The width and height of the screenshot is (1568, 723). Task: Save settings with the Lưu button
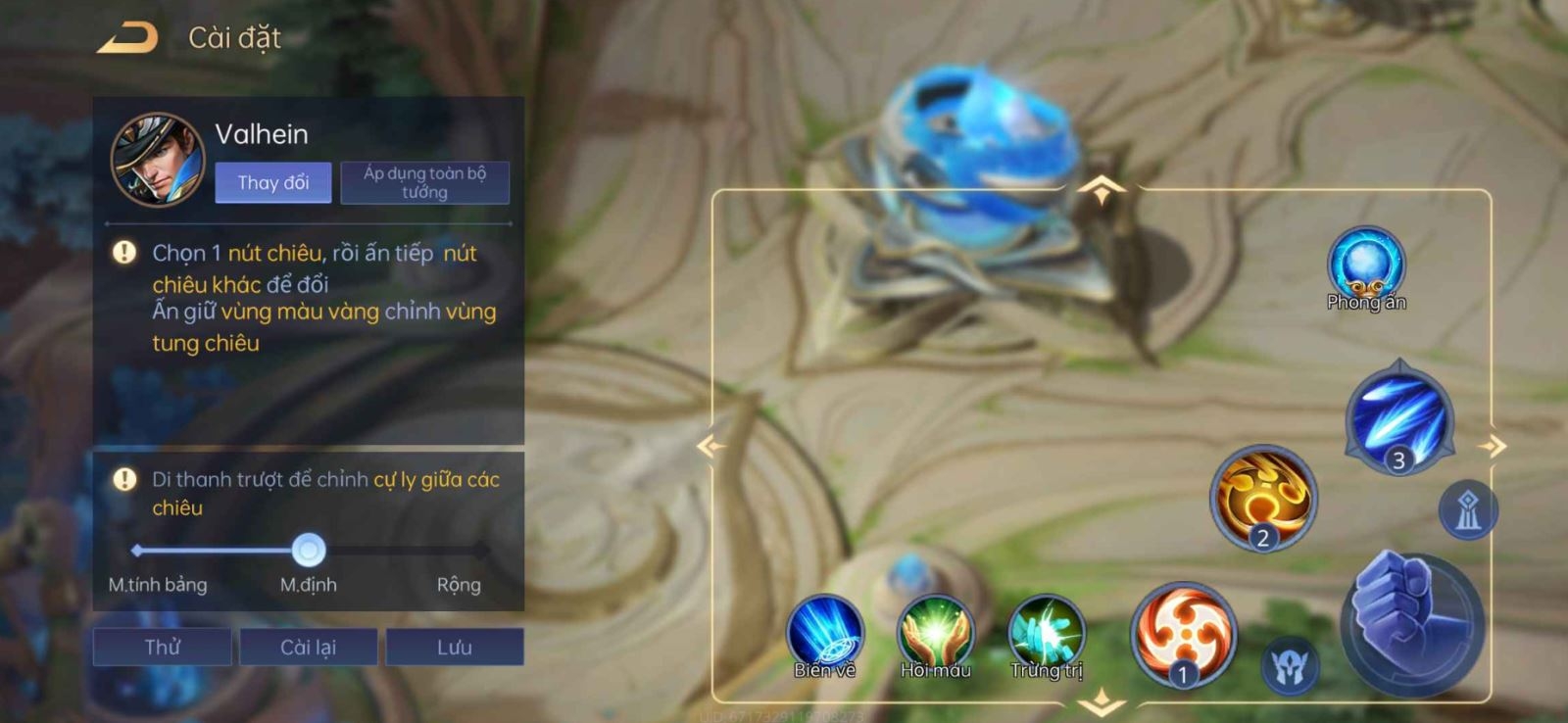454,648
